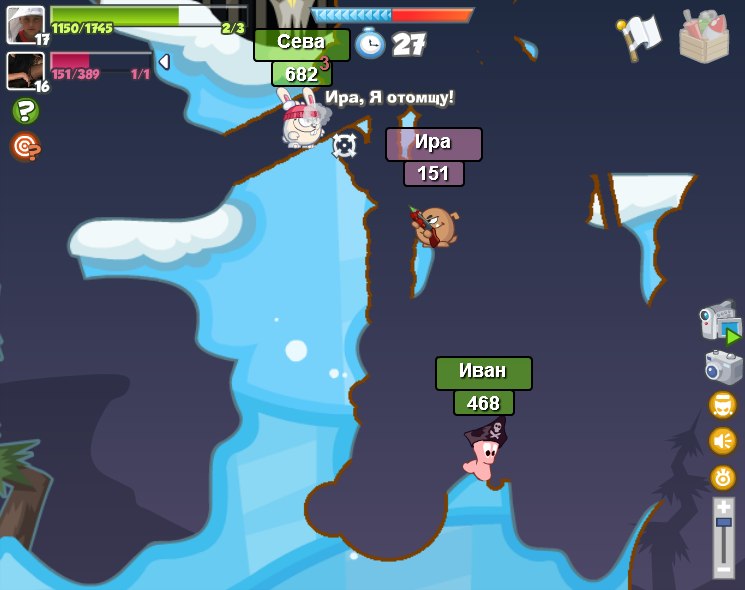Click the orange ring button below the speaker

(x=722, y=477)
